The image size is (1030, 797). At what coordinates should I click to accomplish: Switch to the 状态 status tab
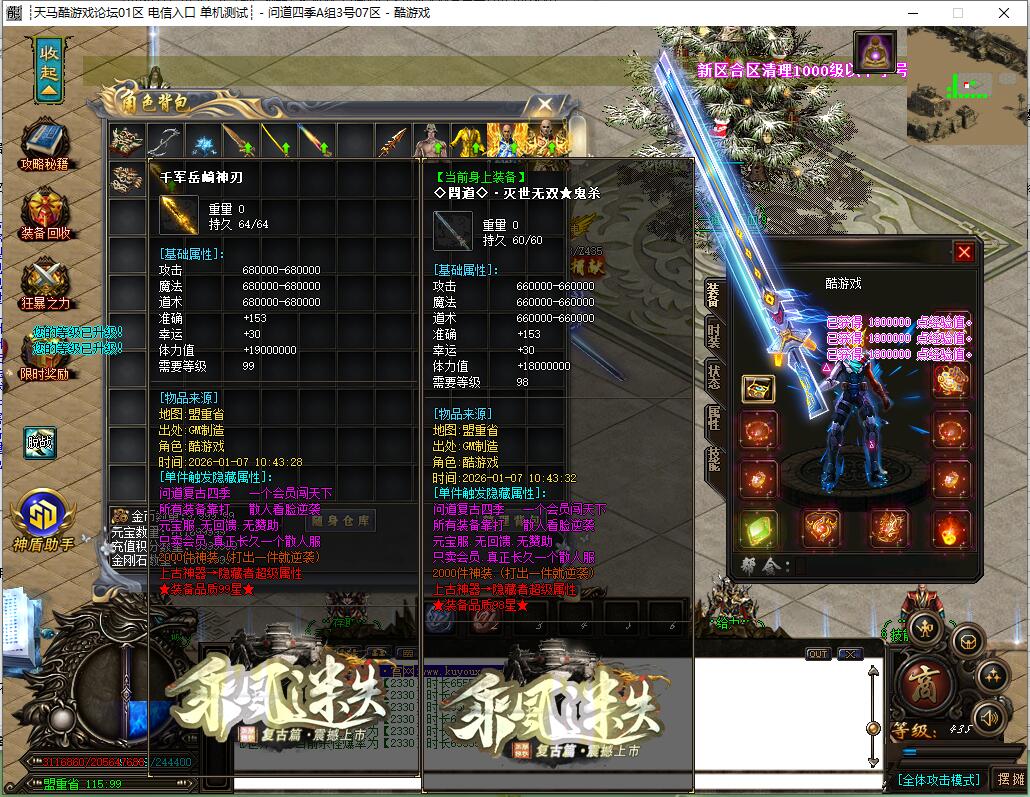pyautogui.click(x=713, y=376)
